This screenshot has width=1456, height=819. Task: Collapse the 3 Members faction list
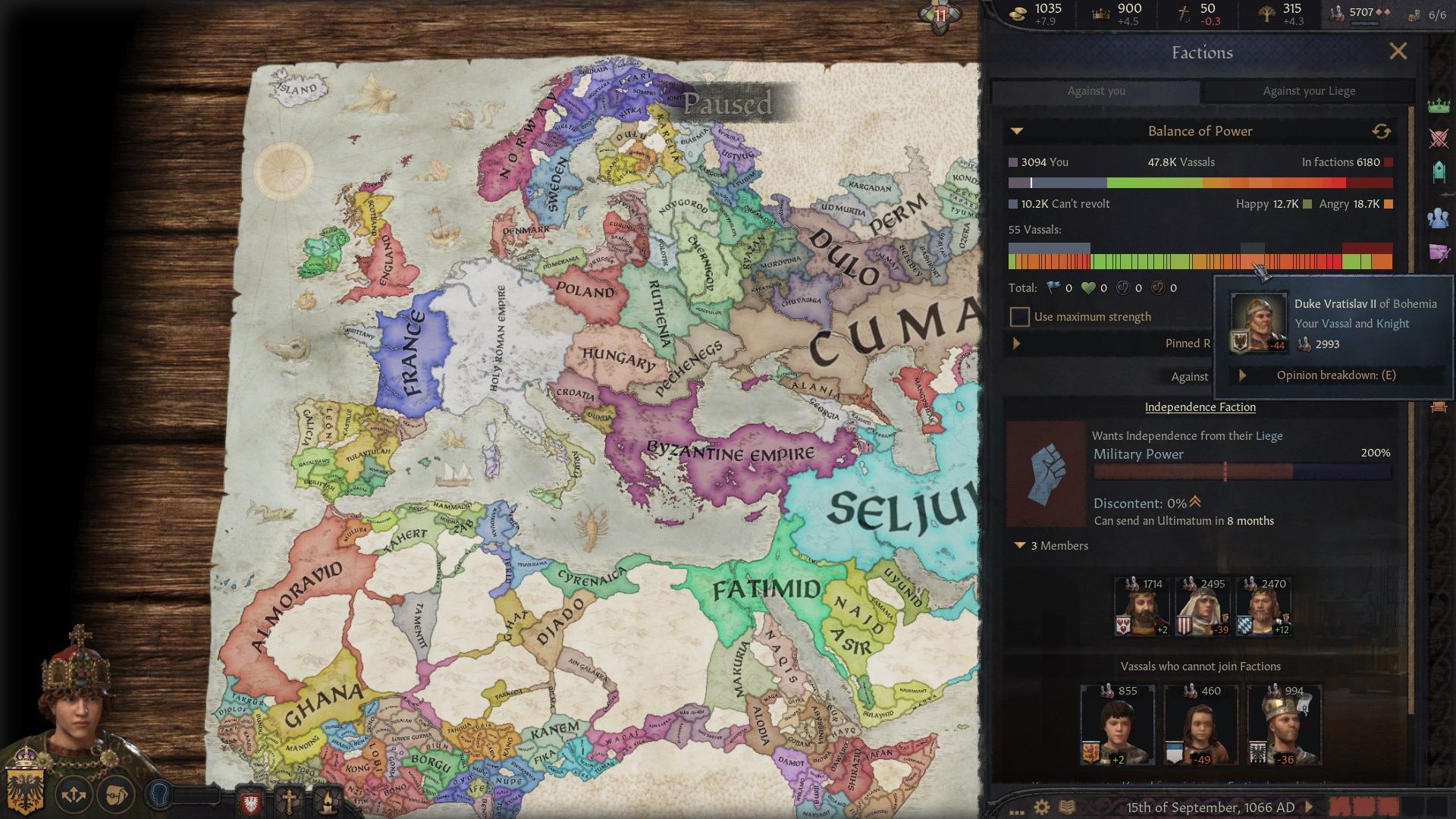point(1020,545)
